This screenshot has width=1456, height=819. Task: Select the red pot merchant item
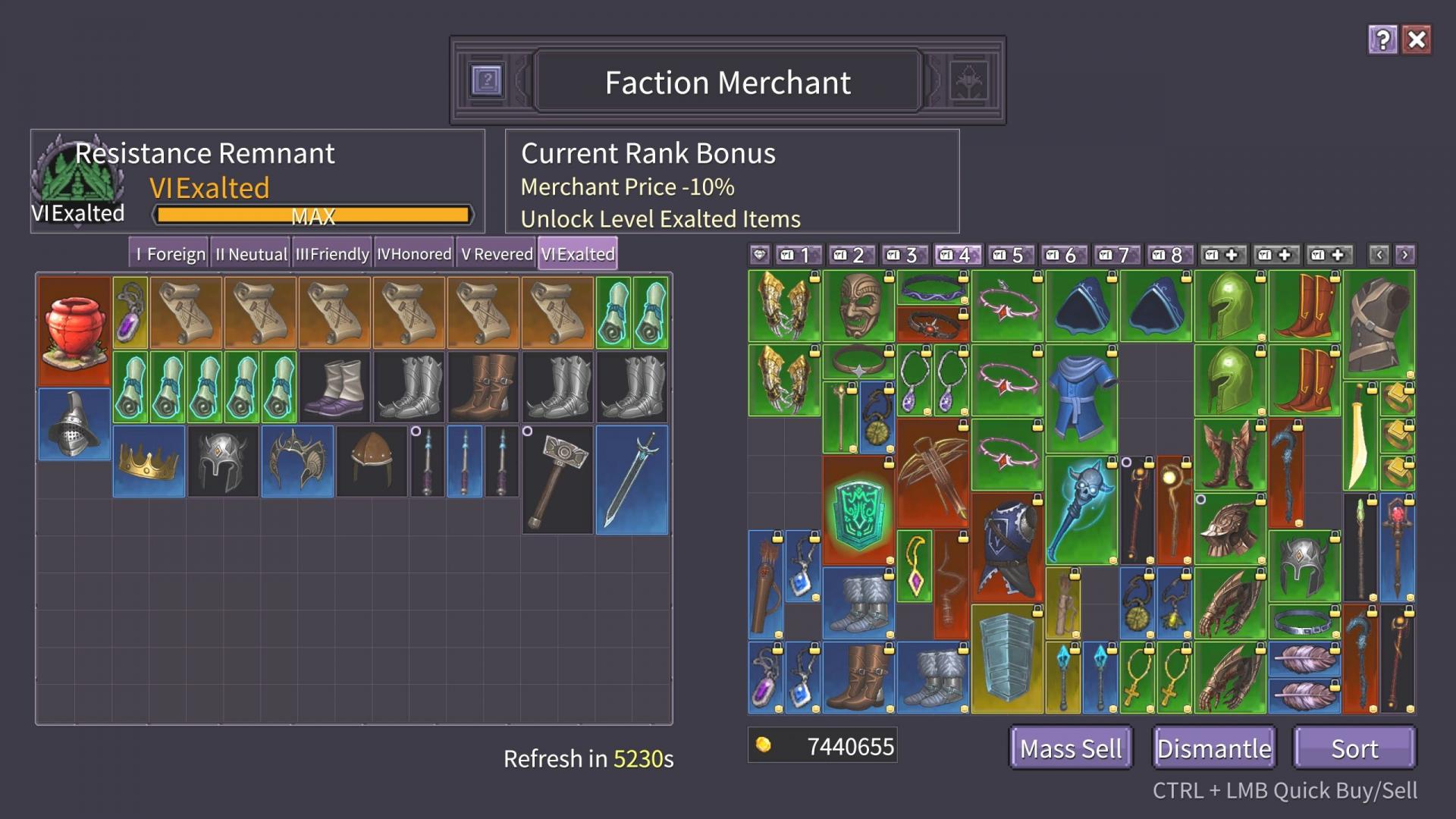click(x=74, y=331)
